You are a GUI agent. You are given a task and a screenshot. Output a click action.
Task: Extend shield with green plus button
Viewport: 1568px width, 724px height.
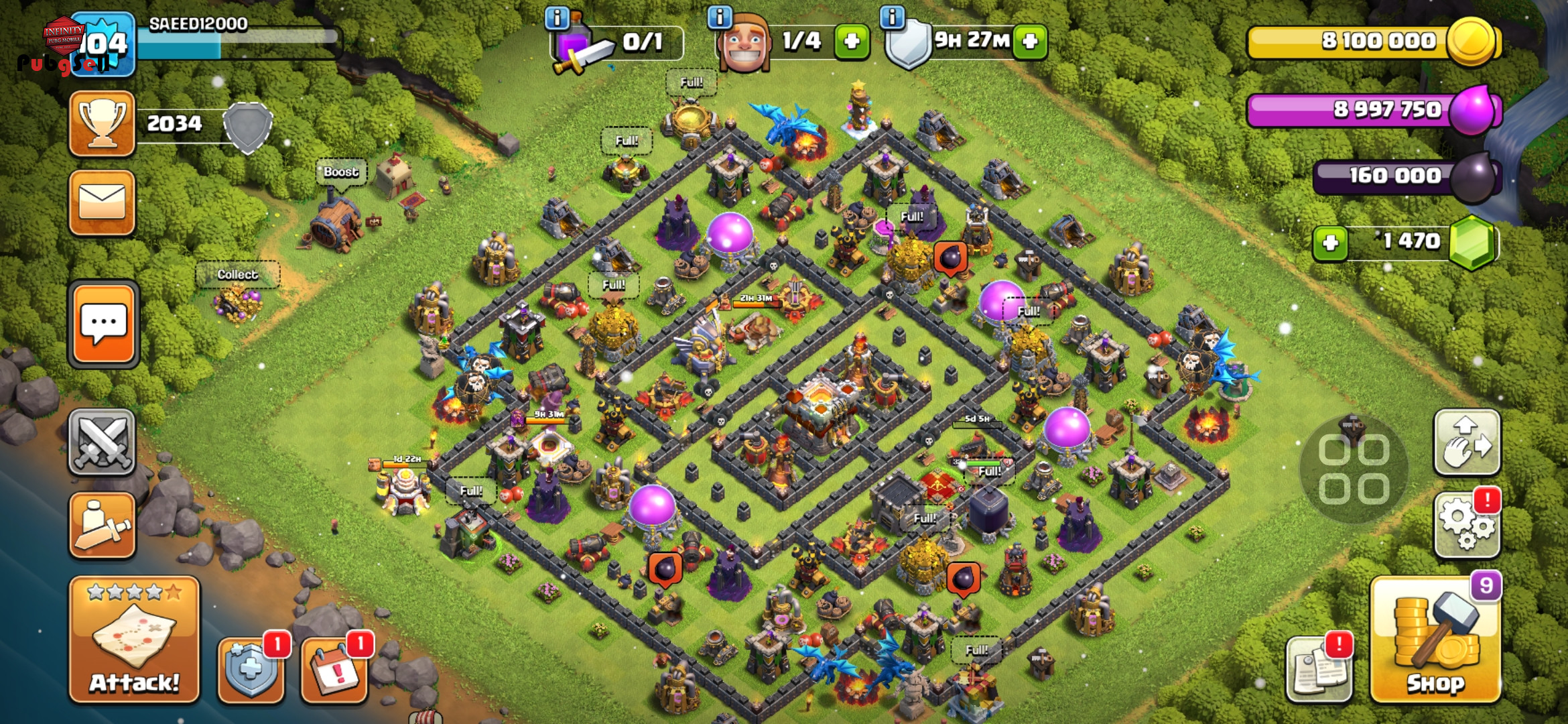(1030, 42)
